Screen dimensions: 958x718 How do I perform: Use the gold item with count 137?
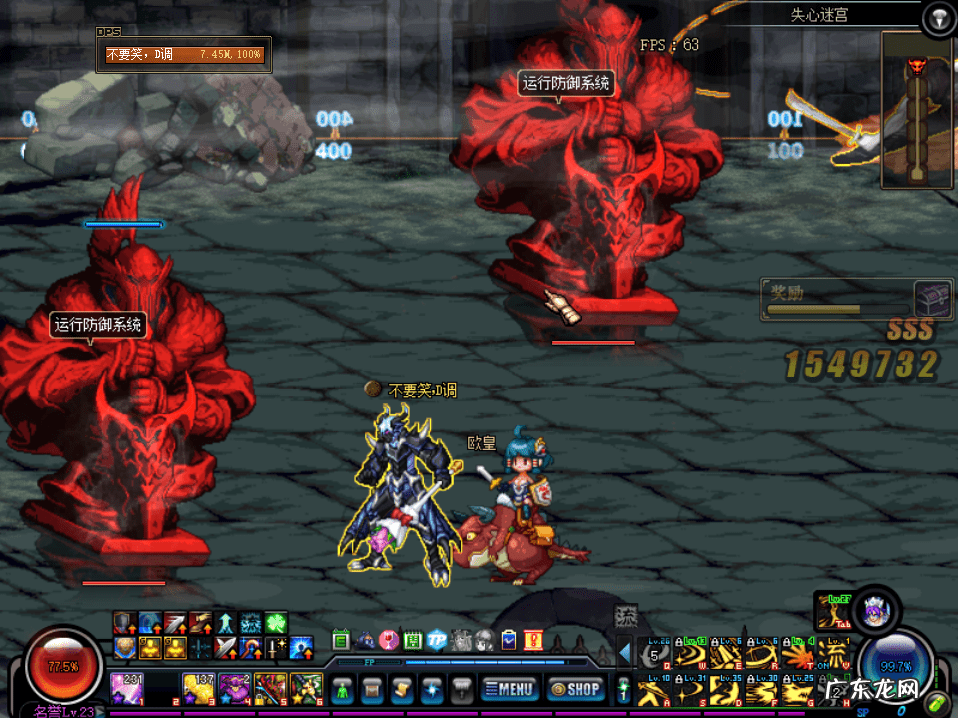point(198,687)
